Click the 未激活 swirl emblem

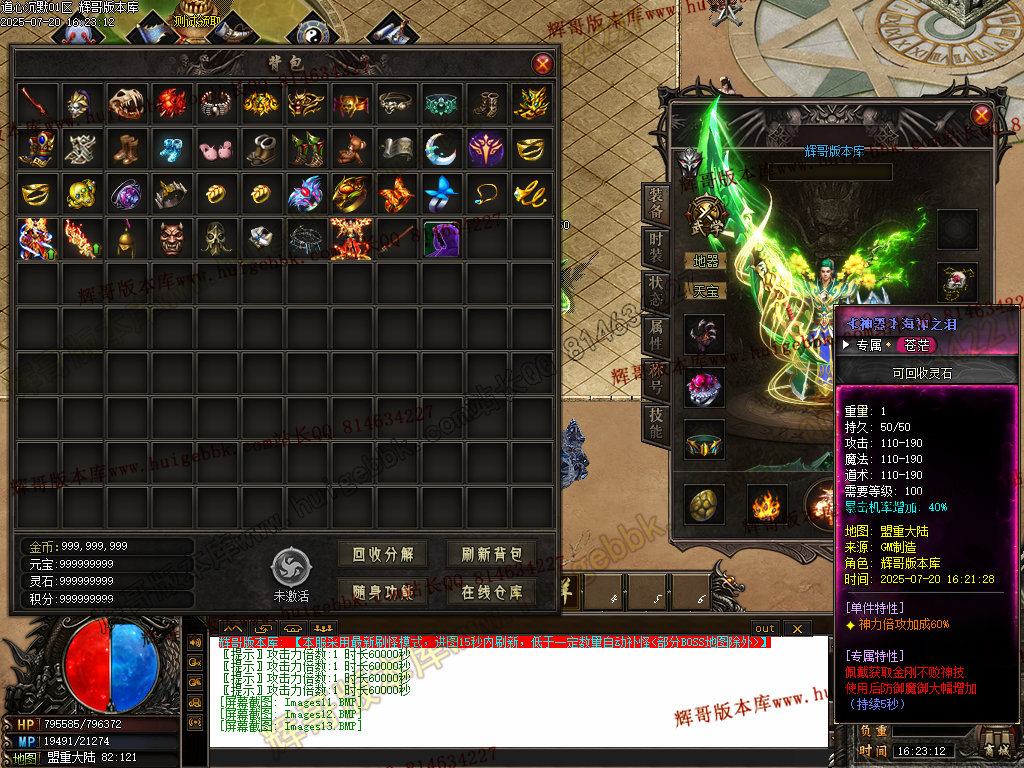(x=290, y=568)
